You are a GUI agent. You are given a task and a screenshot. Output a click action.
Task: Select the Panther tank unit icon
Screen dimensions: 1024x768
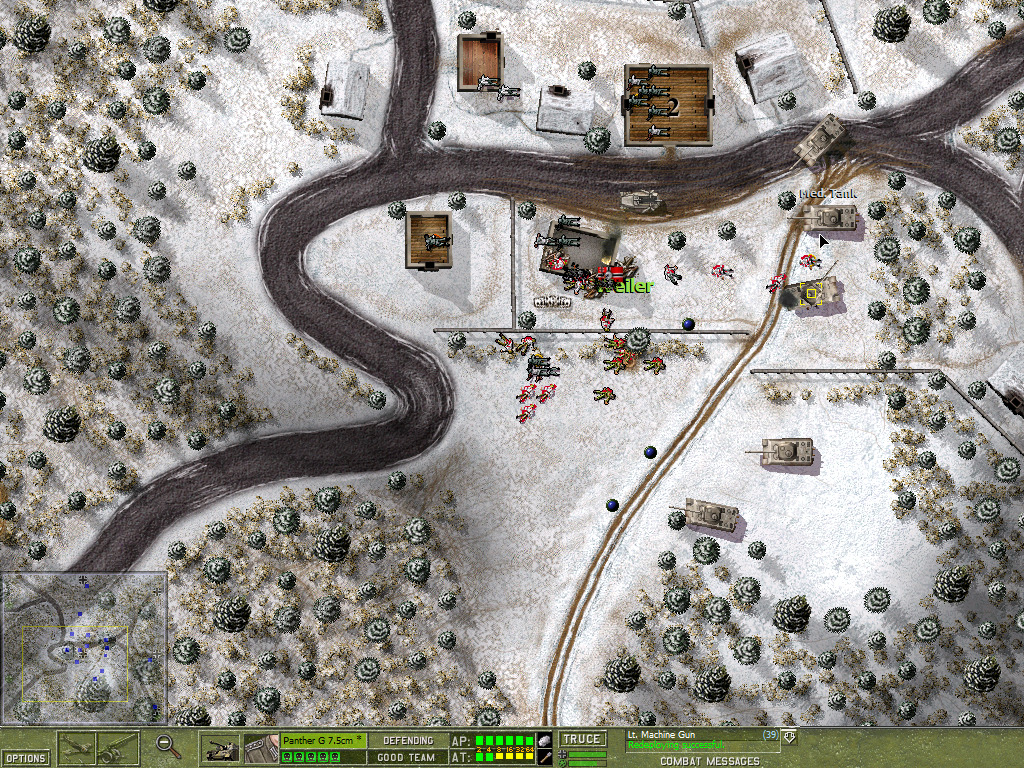pos(221,747)
